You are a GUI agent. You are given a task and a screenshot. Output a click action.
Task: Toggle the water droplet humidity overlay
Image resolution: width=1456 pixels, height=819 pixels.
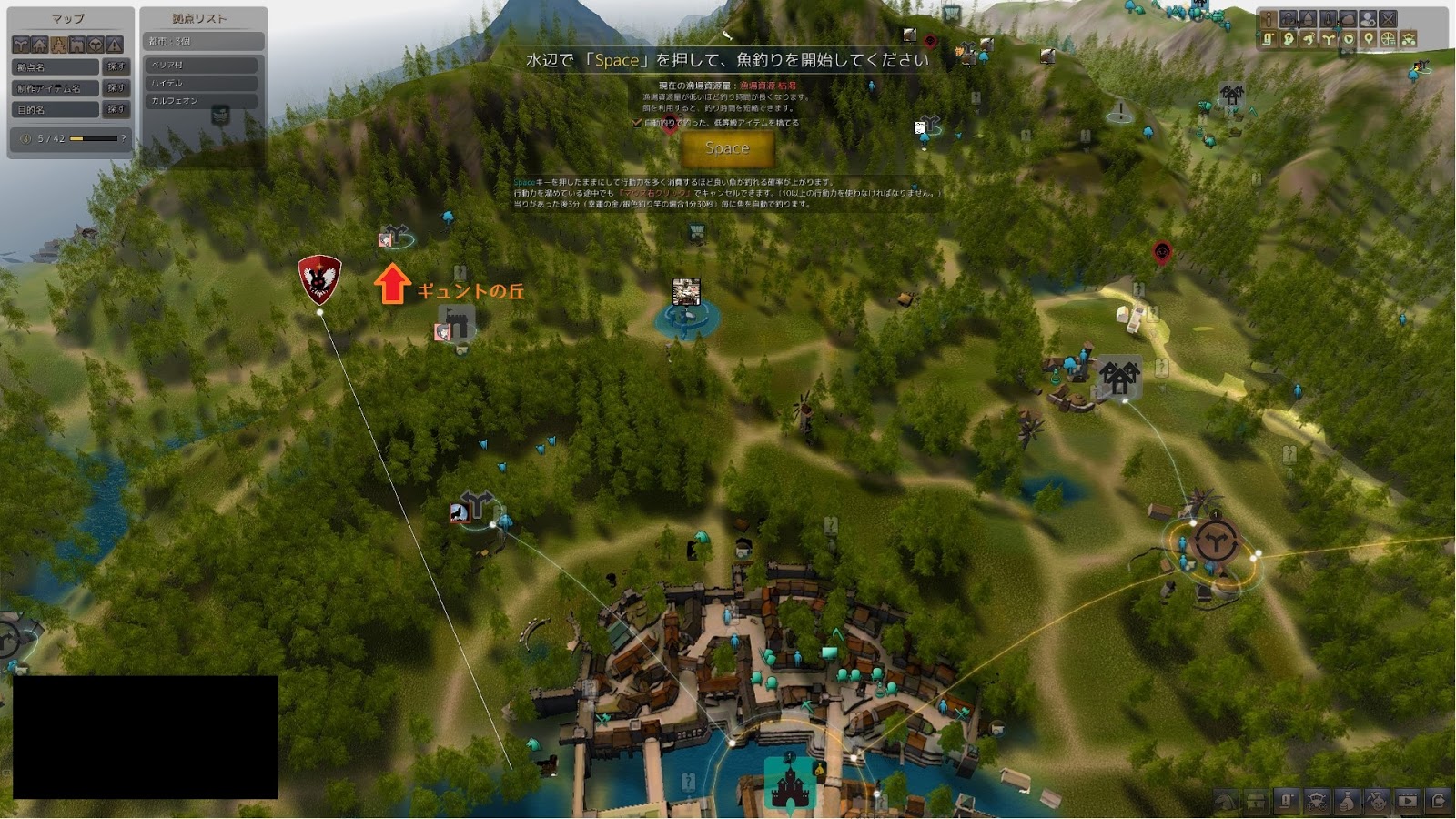click(1308, 20)
